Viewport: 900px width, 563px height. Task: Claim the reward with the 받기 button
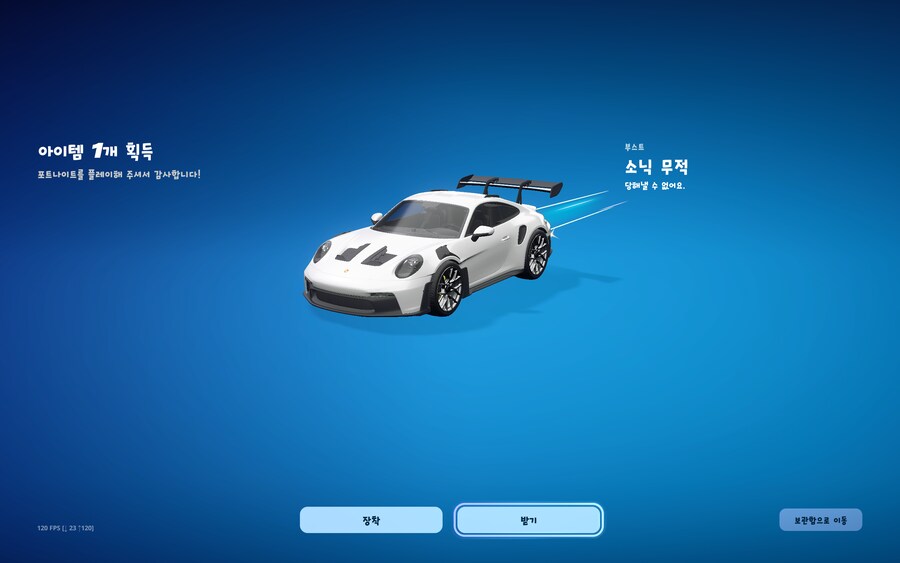[528, 520]
